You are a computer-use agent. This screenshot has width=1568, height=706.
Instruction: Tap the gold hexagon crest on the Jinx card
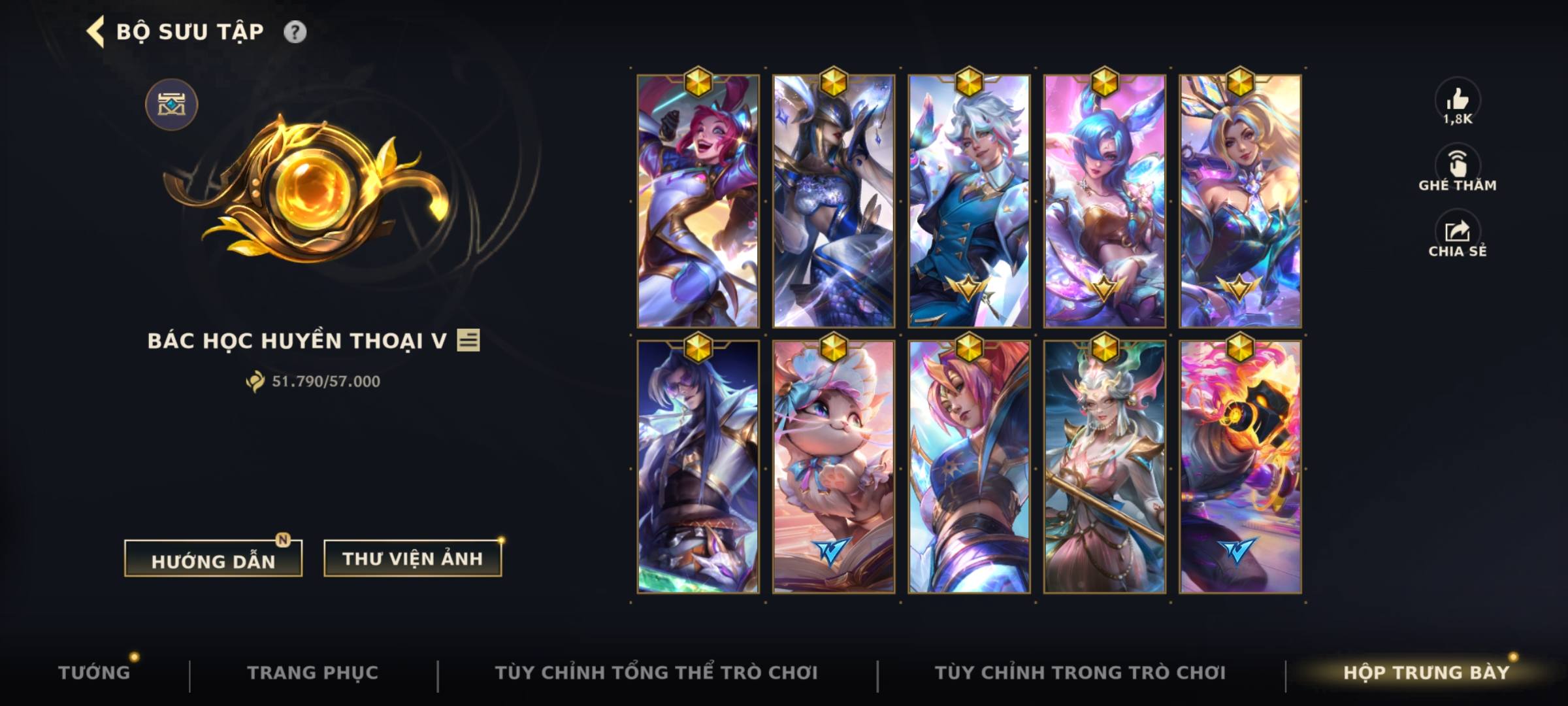(698, 83)
